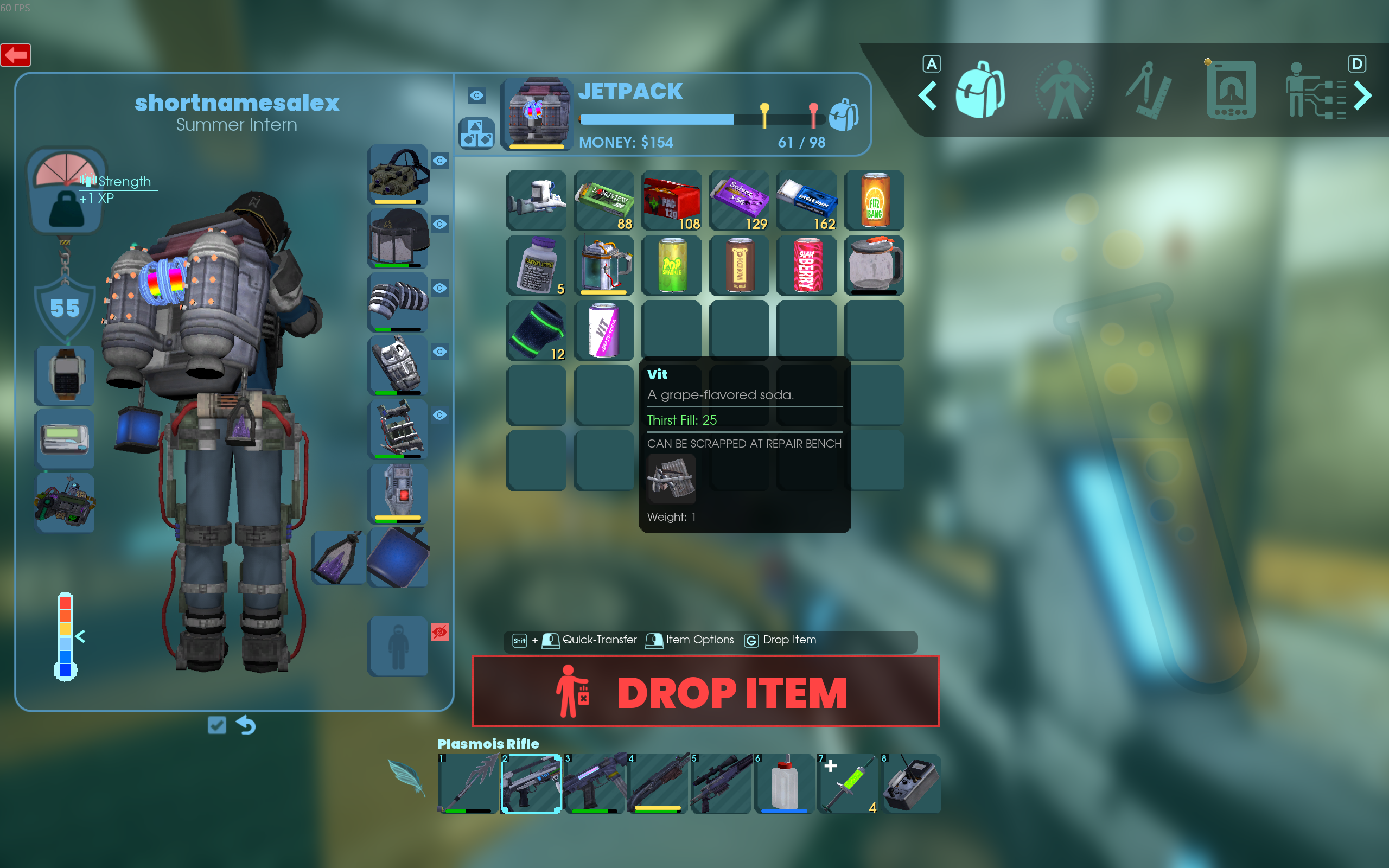The height and width of the screenshot is (868, 1389).
Task: Toggle the hidden-eye icon by empty suit slot
Action: [x=439, y=632]
